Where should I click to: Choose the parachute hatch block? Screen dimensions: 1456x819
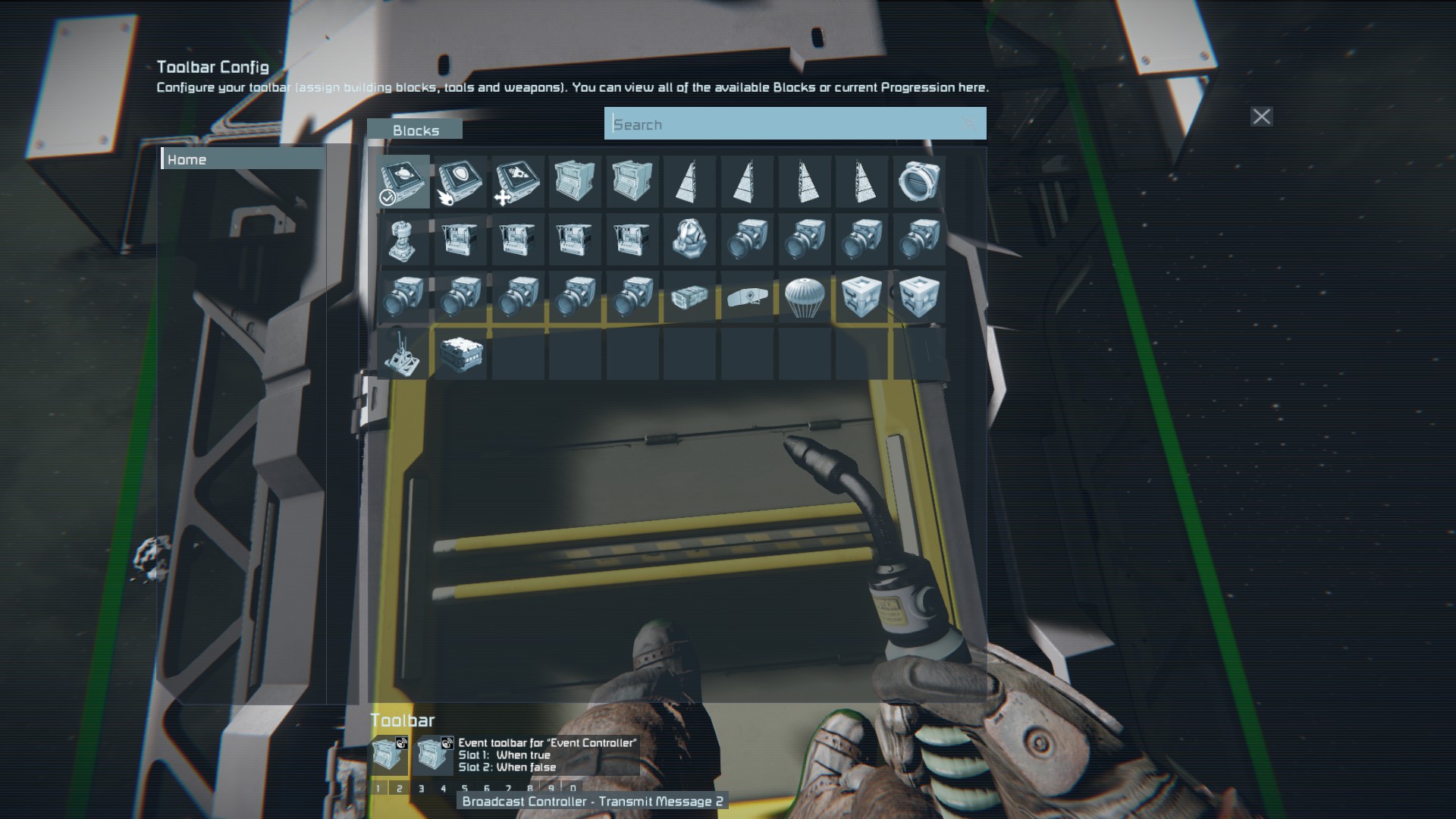tap(804, 297)
